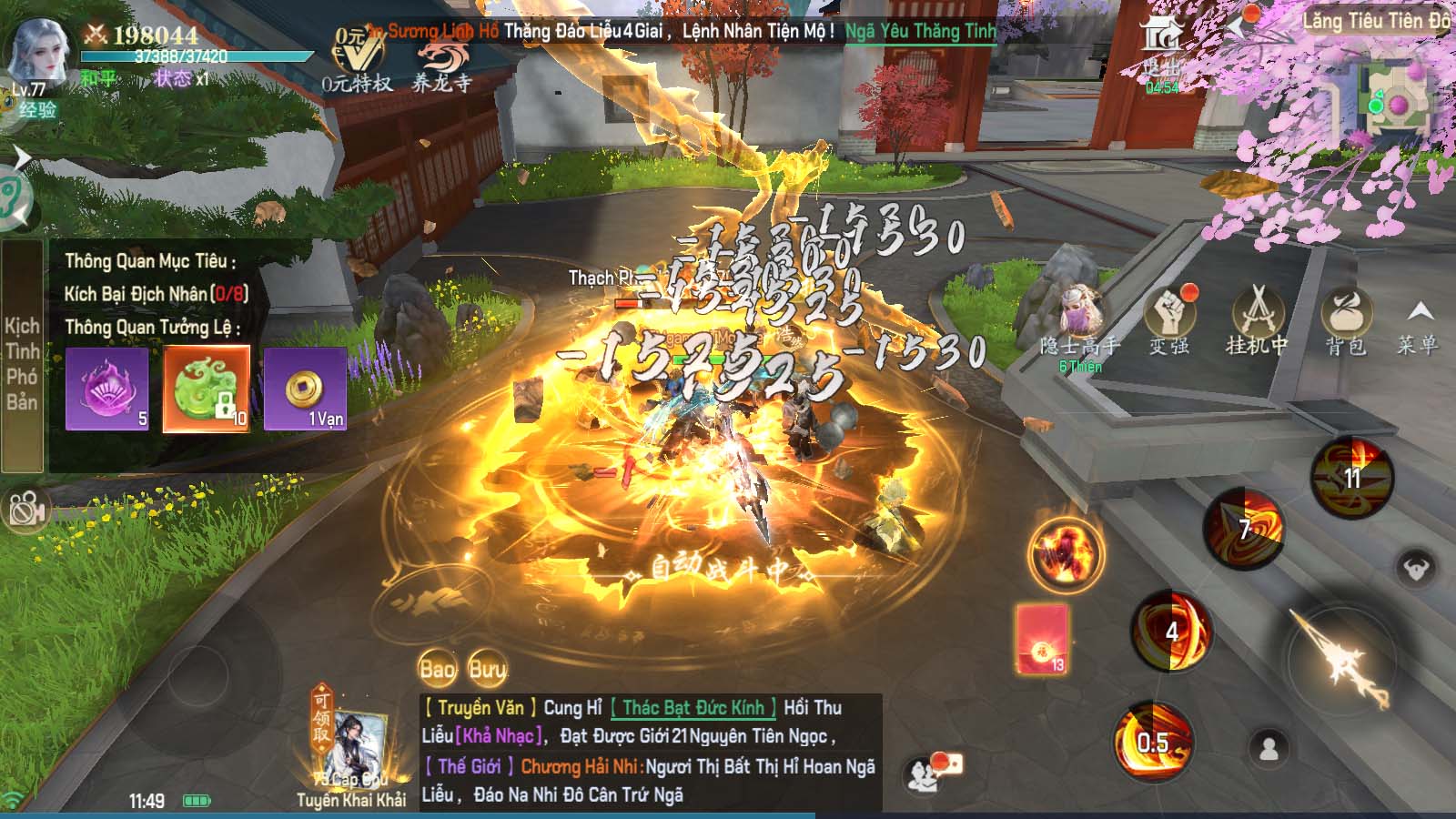Activate the skill with cooldown 4
Screen dimensions: 1456x819
1171,631
